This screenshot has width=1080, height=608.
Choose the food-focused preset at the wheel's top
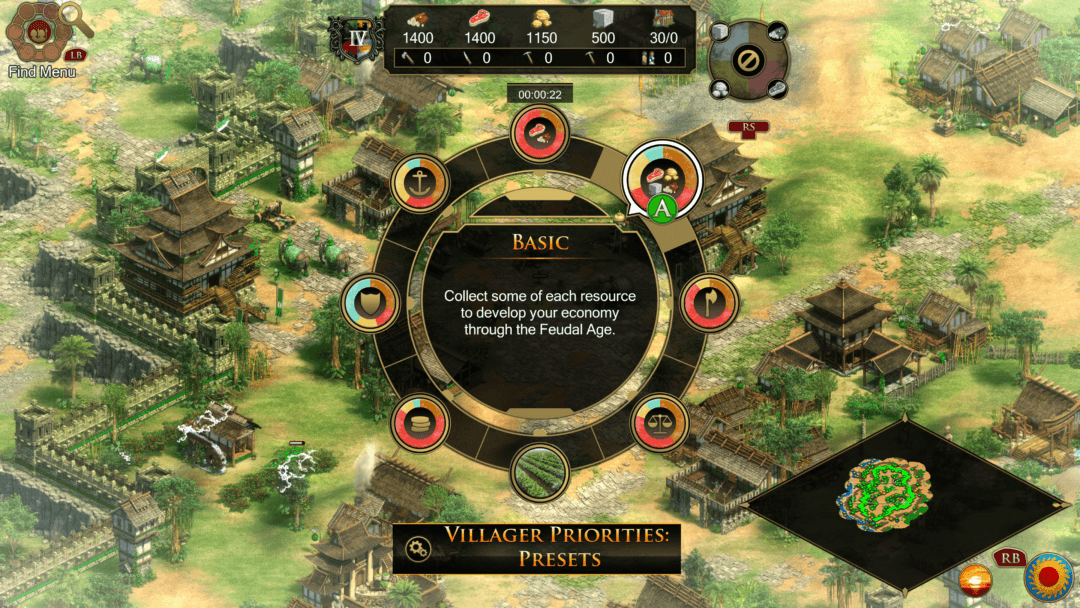click(x=540, y=134)
